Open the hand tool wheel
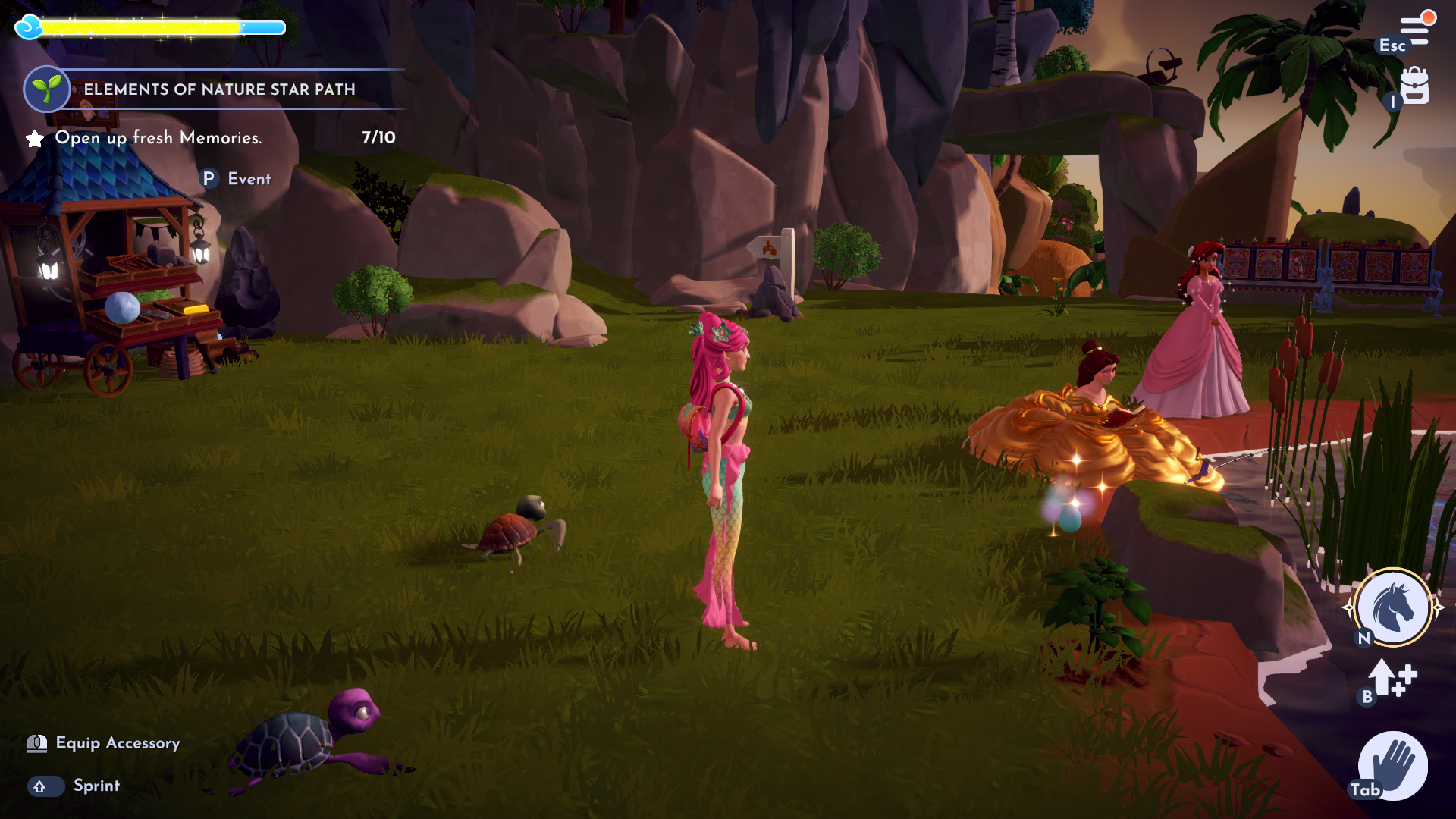Screen dimensions: 1456x819 pyautogui.click(x=1392, y=766)
